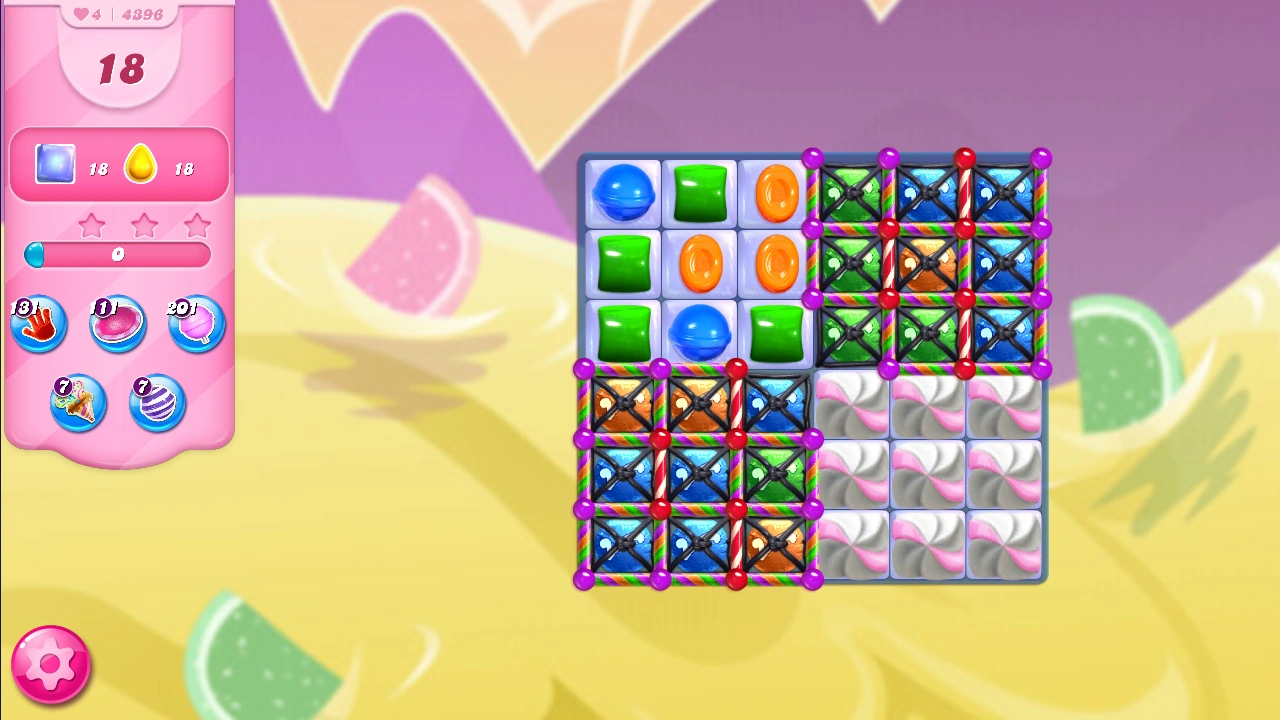This screenshot has width=1280, height=720.
Task: Tap a licorice-caged blue candy
Action: coord(925,192)
